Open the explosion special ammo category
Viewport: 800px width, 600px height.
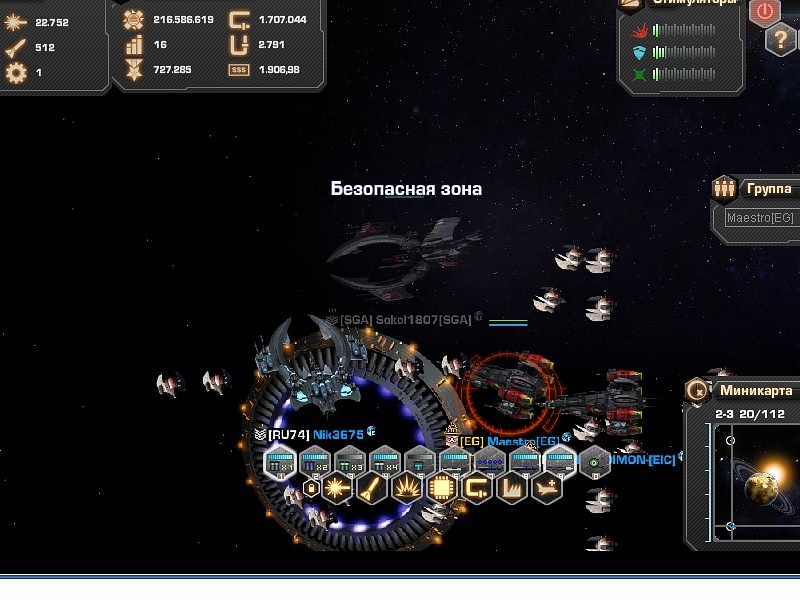[406, 489]
